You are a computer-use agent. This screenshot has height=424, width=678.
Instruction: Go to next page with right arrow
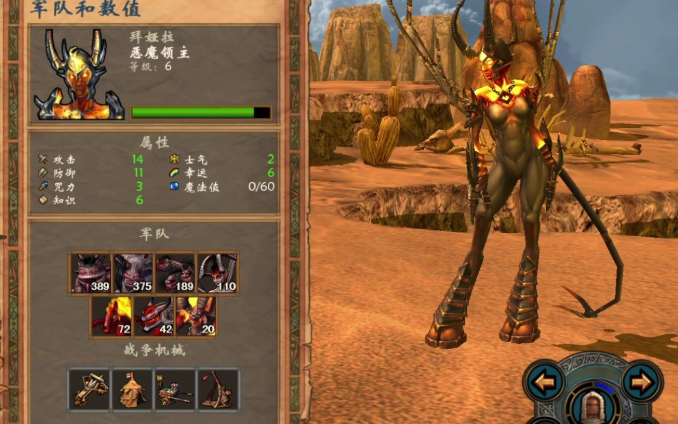tap(639, 380)
